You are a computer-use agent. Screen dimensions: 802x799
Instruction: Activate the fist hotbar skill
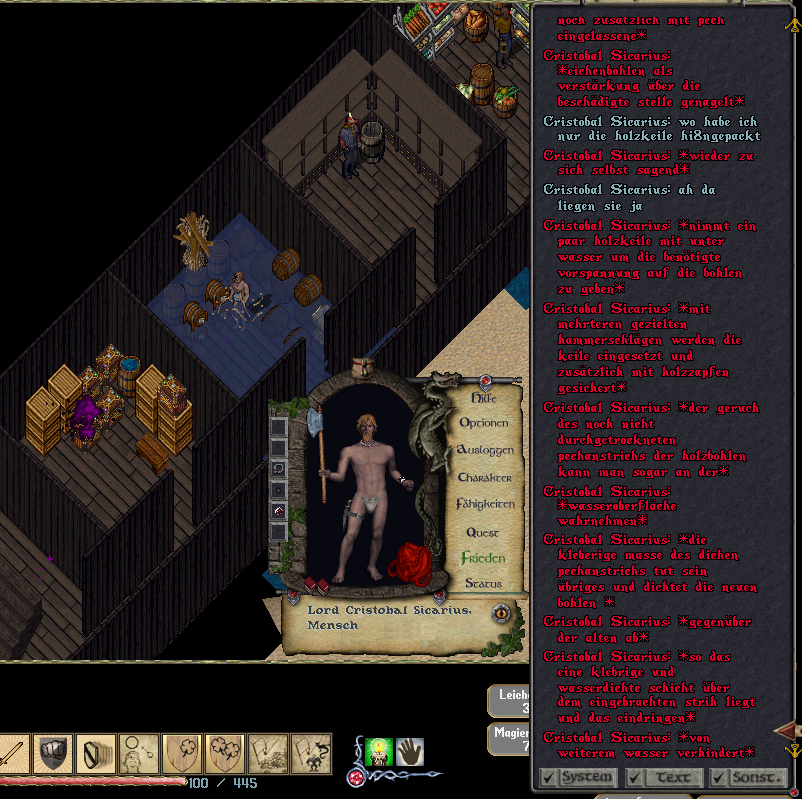click(x=52, y=753)
